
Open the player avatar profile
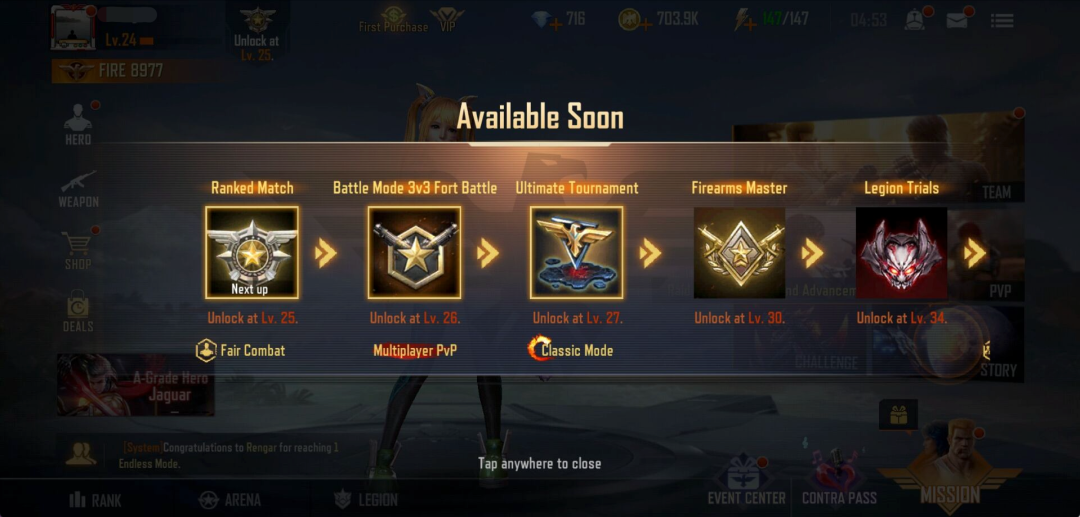[72, 27]
